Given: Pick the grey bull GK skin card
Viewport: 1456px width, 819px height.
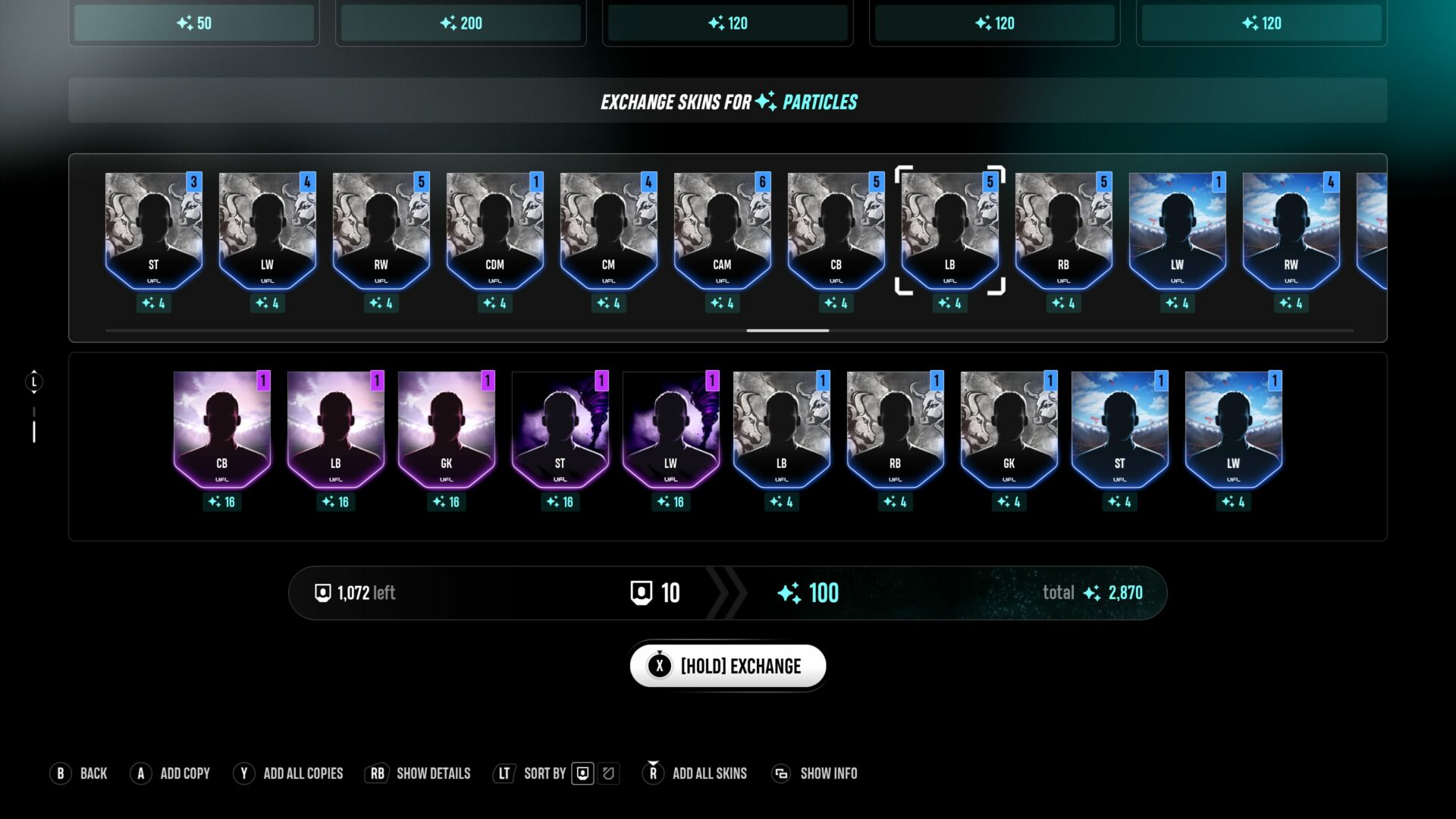Looking at the screenshot, I should pos(1009,430).
